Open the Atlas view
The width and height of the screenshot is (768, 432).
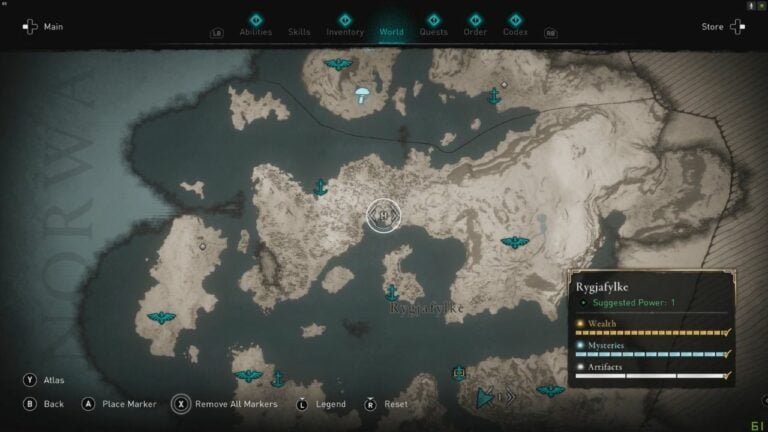pos(42,380)
